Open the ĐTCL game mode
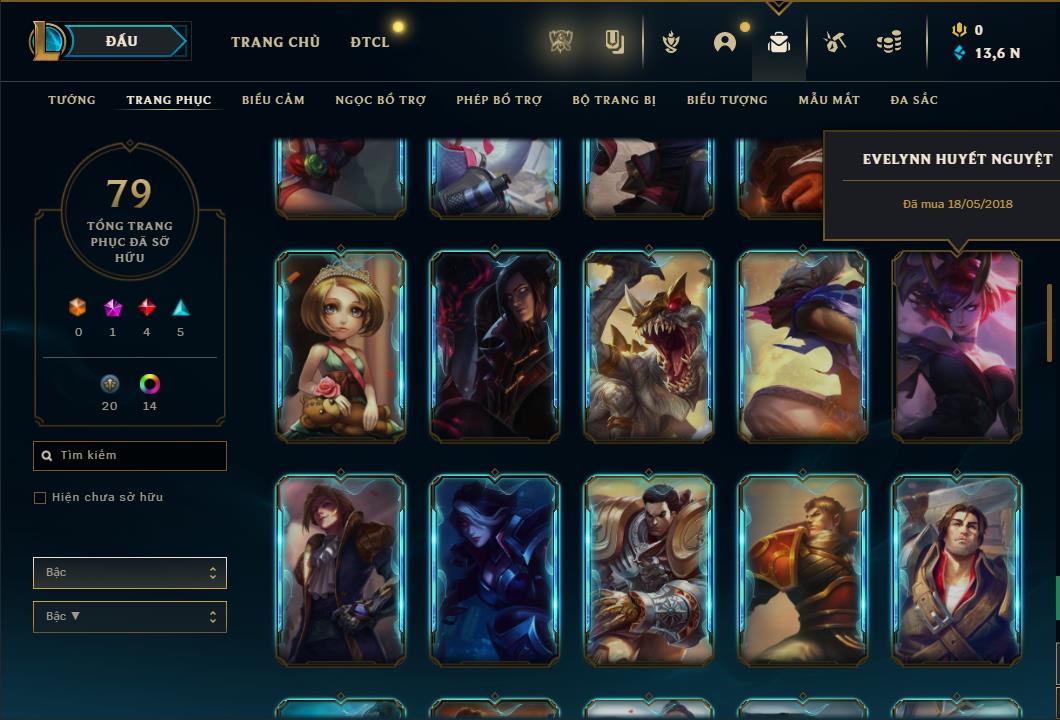This screenshot has height=720, width=1060. [370, 42]
